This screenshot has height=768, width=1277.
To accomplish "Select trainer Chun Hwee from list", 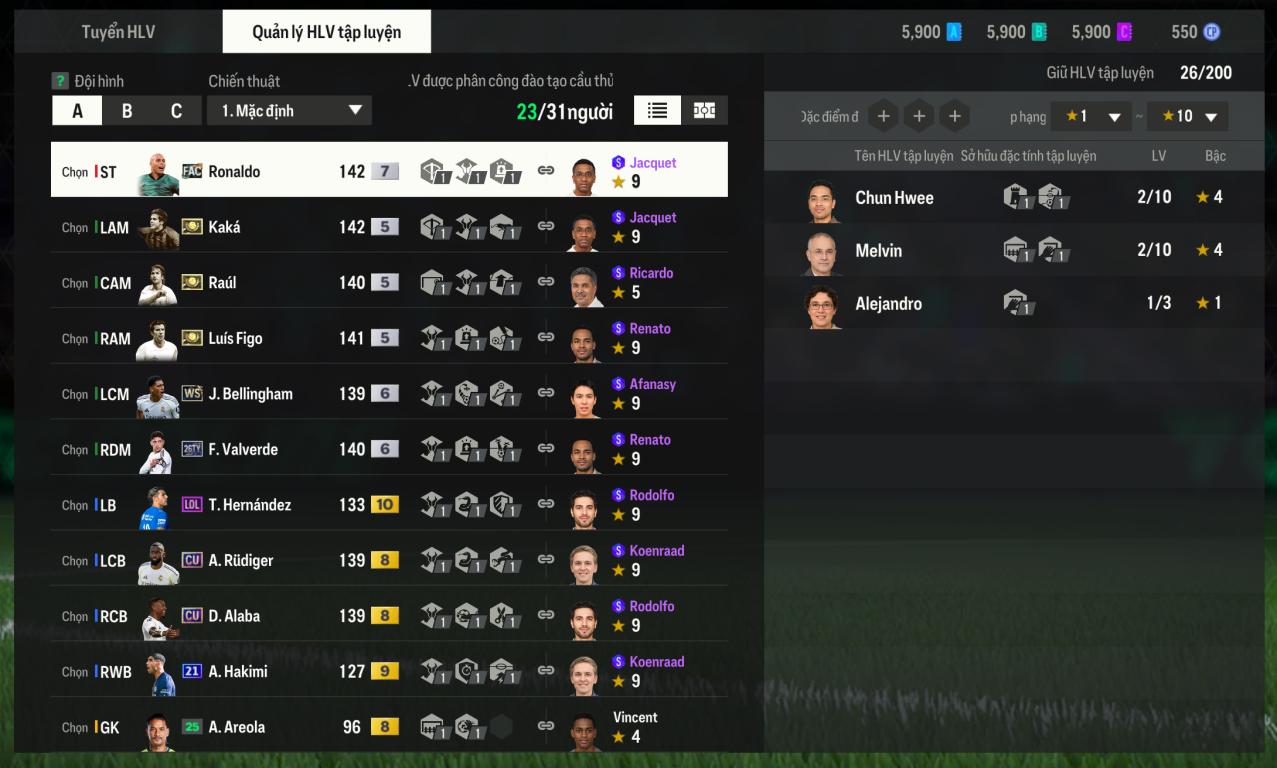I will (x=894, y=198).
